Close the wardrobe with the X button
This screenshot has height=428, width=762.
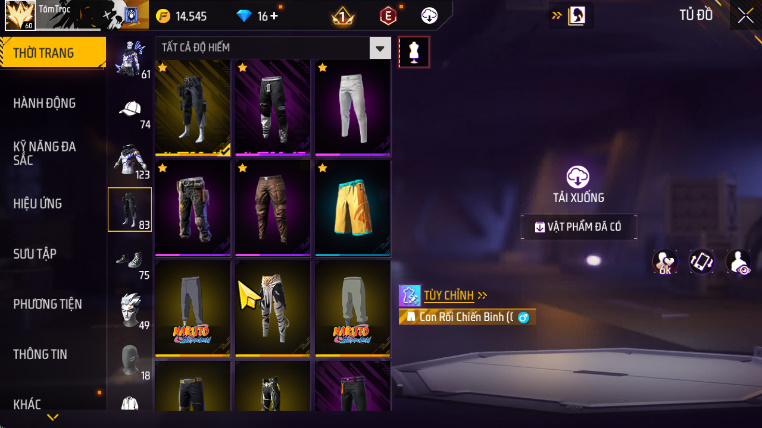(x=745, y=15)
